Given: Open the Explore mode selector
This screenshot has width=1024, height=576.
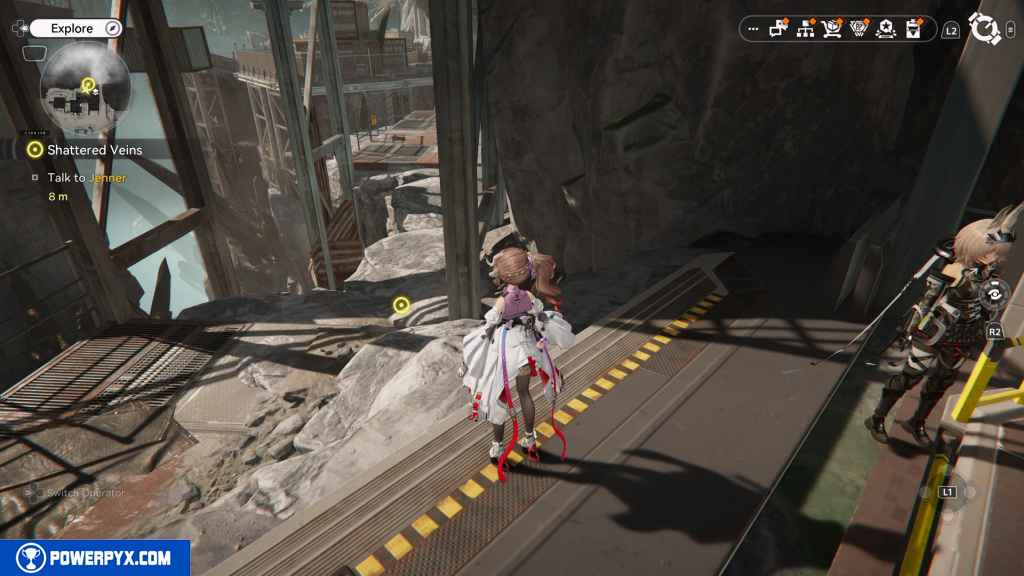Looking at the screenshot, I should (72, 28).
